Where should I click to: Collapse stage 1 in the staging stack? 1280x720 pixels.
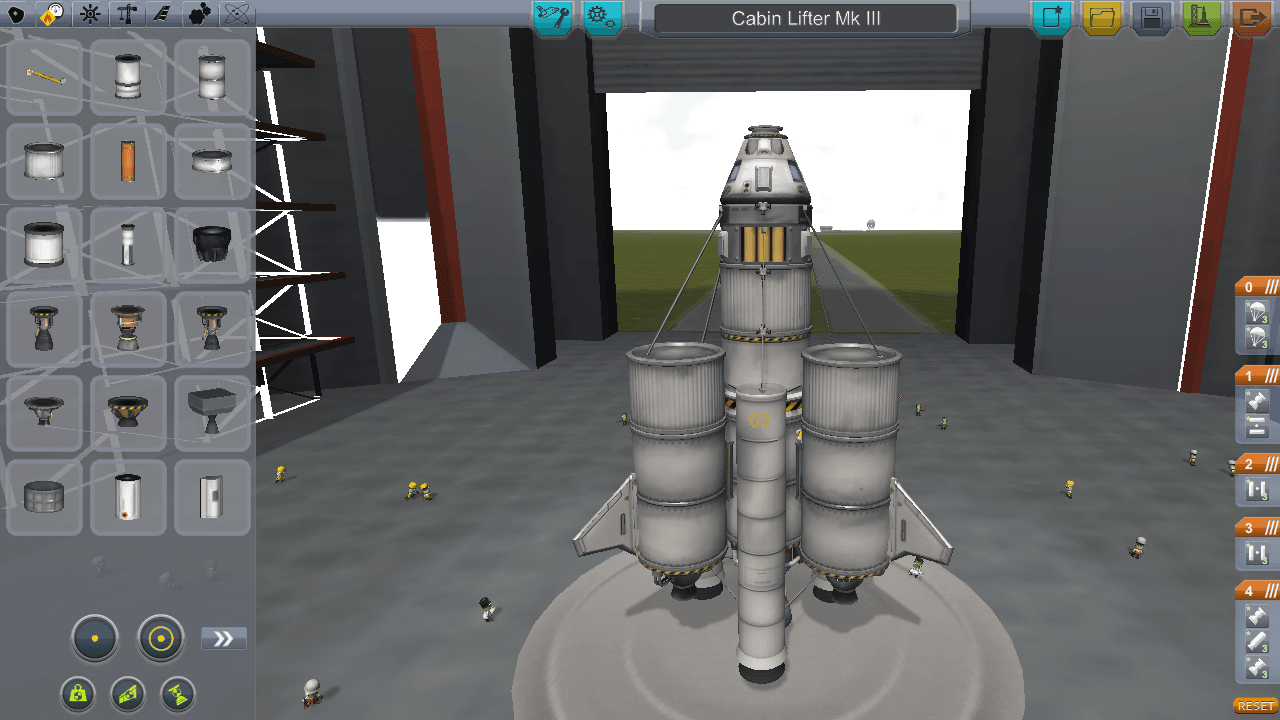tap(1272, 375)
